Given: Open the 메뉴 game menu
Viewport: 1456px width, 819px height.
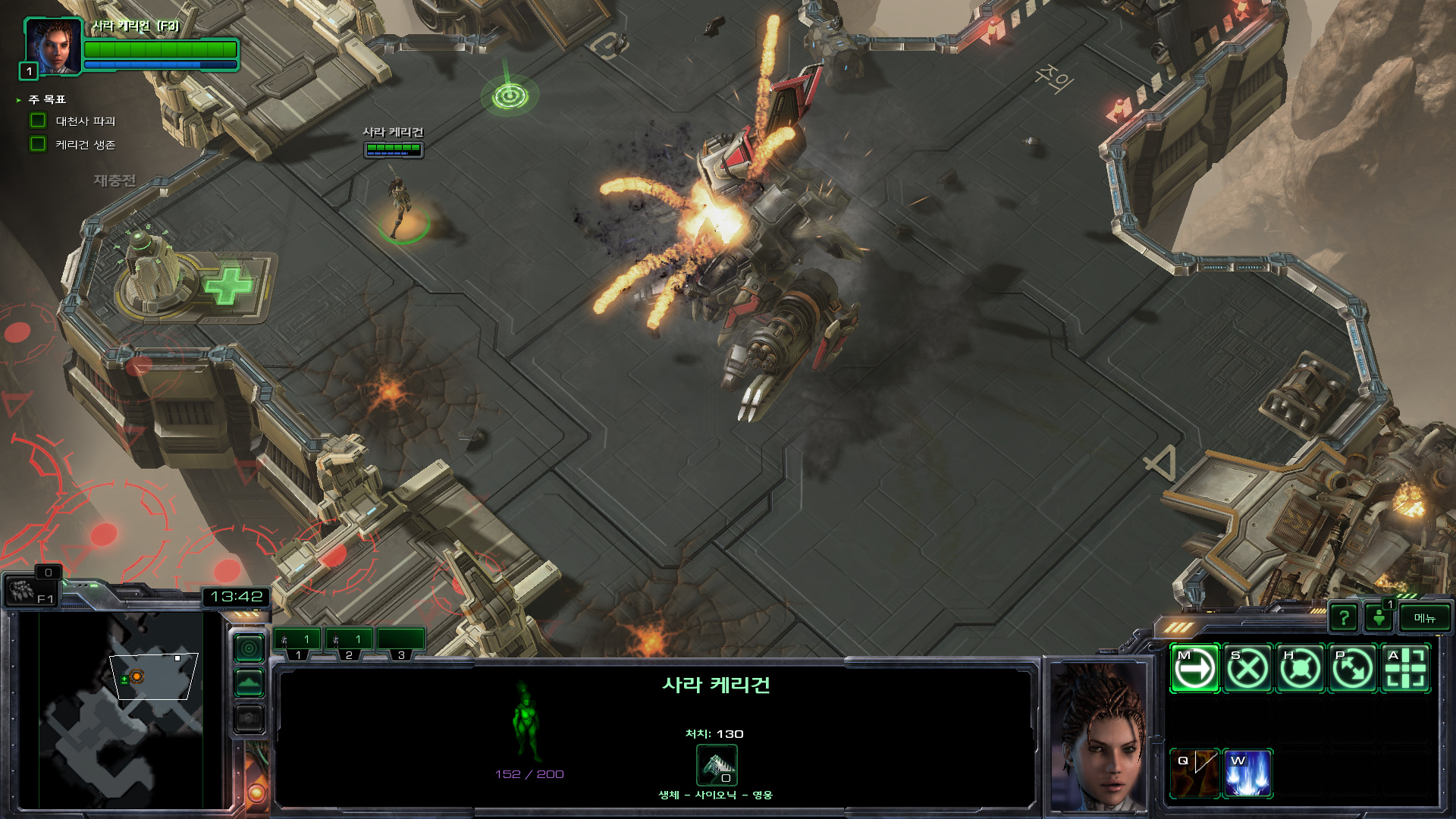Looking at the screenshot, I should coord(1425,618).
